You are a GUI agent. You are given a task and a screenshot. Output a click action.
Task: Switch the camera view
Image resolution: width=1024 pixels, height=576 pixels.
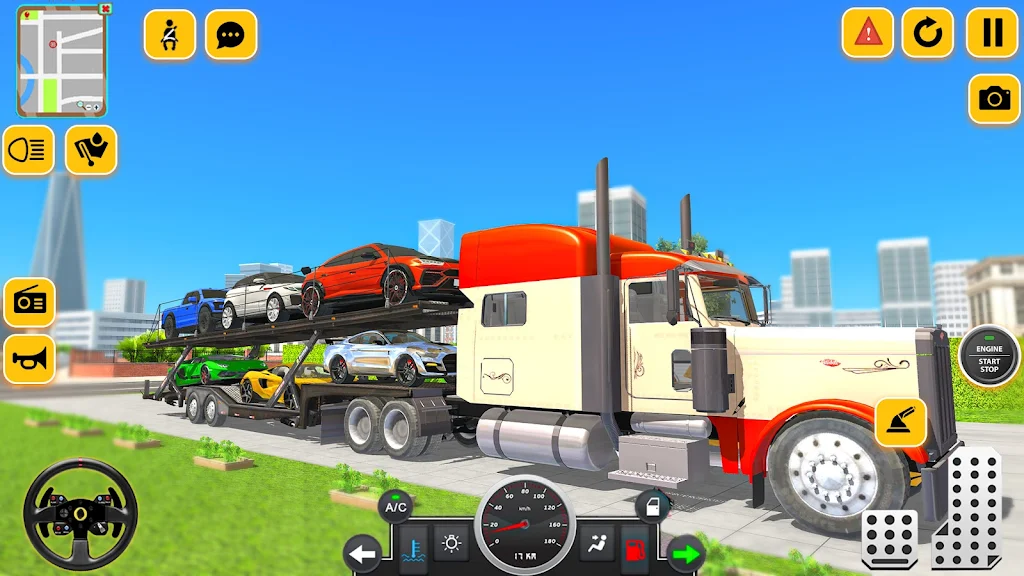(x=994, y=98)
